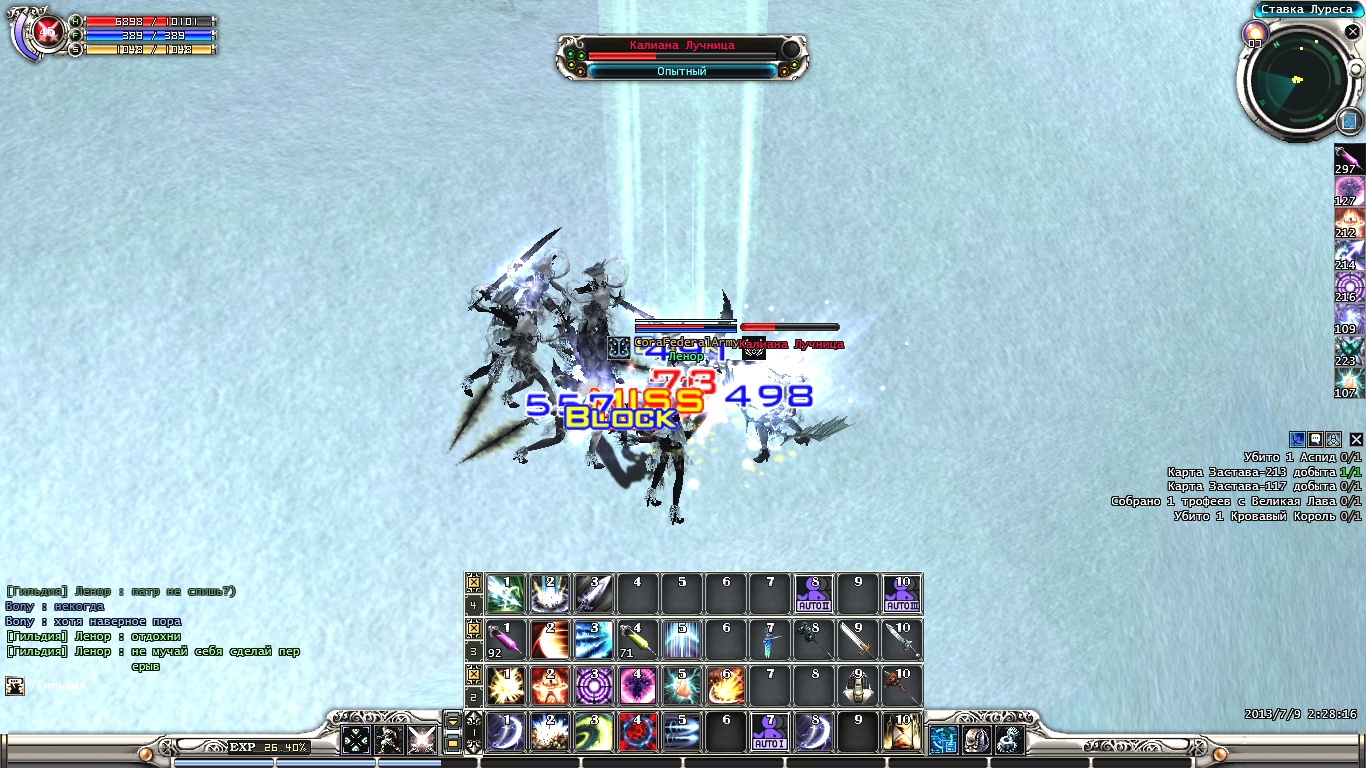Trigger the AUTO I slot on the bottom bar

pyautogui.click(x=769, y=732)
